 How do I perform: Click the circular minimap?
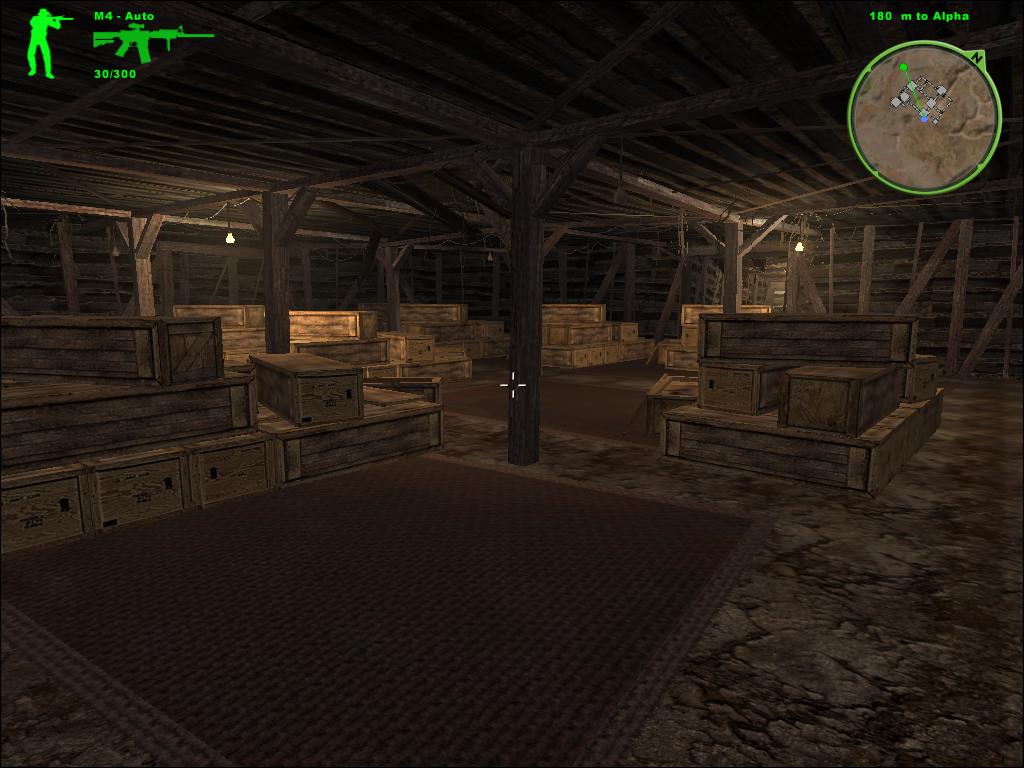[x=924, y=117]
